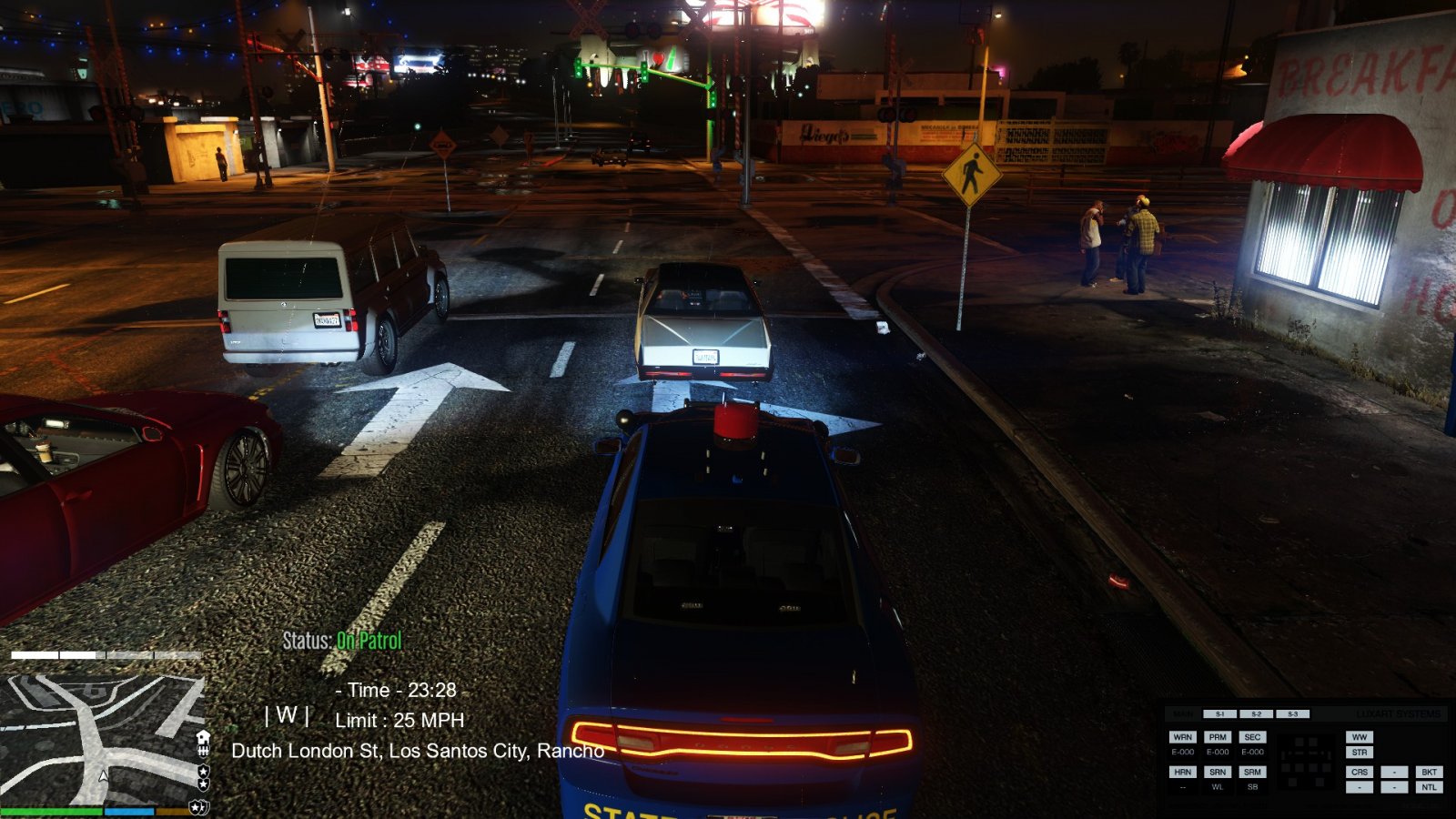Screen dimensions: 1456x819
Task: Turn on the SRN siren button
Action: 1218,772
